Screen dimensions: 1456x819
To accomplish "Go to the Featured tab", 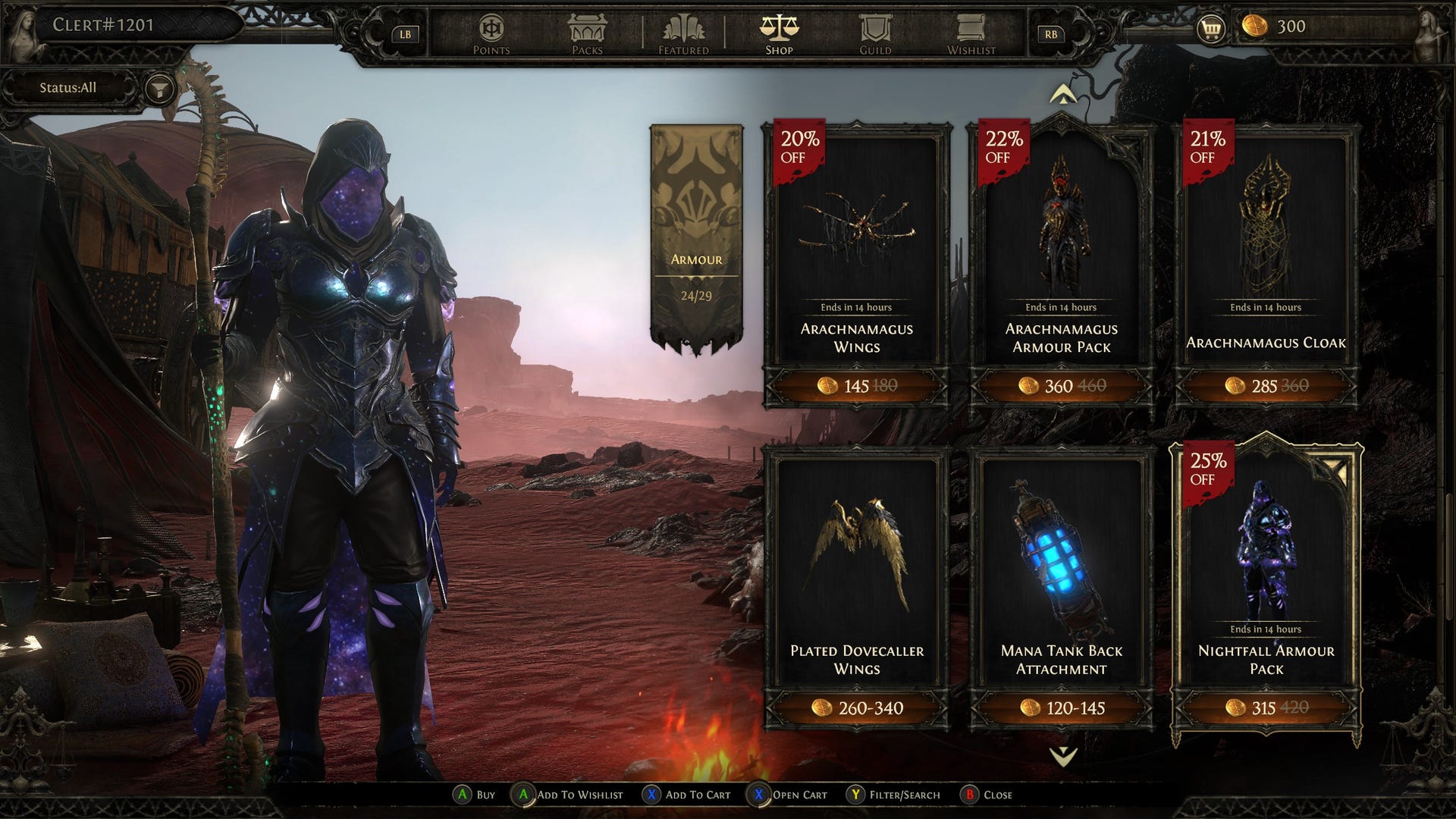I will point(683,35).
